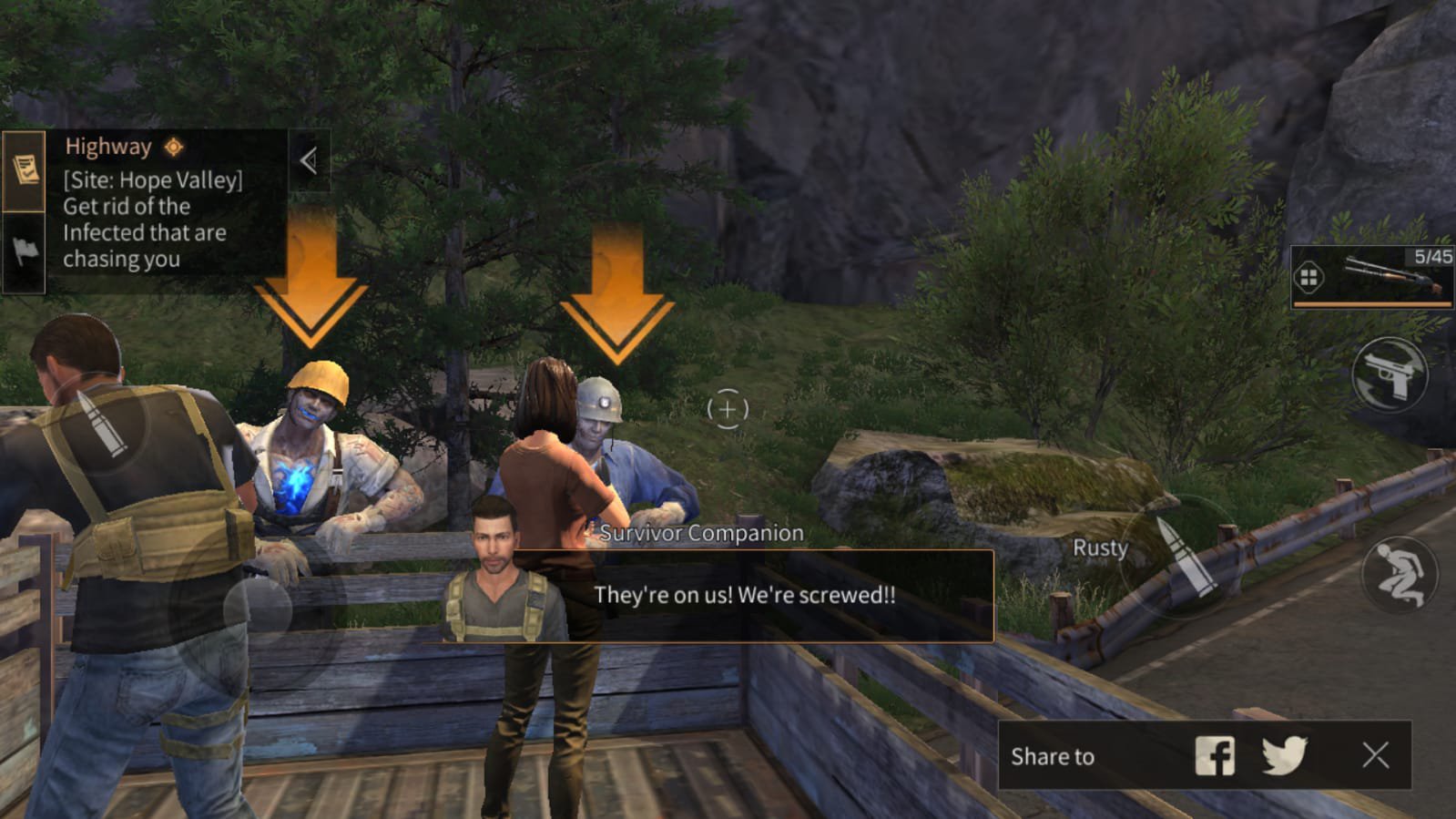Tap the Survivor Companion portrait

pos(494,583)
